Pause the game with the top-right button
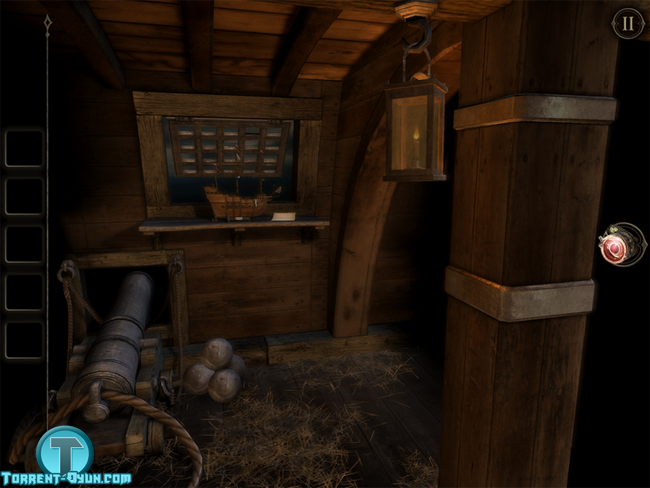This screenshot has width=650, height=488. (x=627, y=23)
